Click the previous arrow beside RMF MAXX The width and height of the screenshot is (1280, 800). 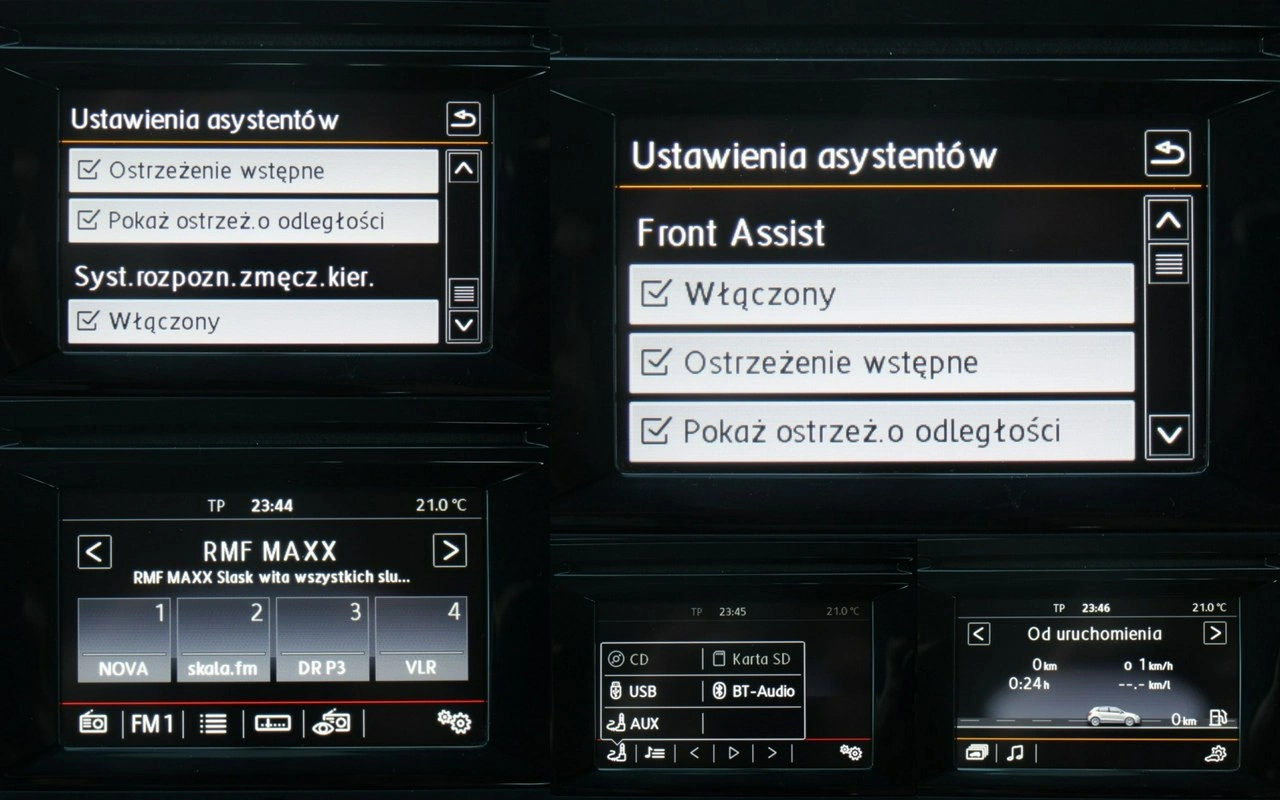click(94, 551)
